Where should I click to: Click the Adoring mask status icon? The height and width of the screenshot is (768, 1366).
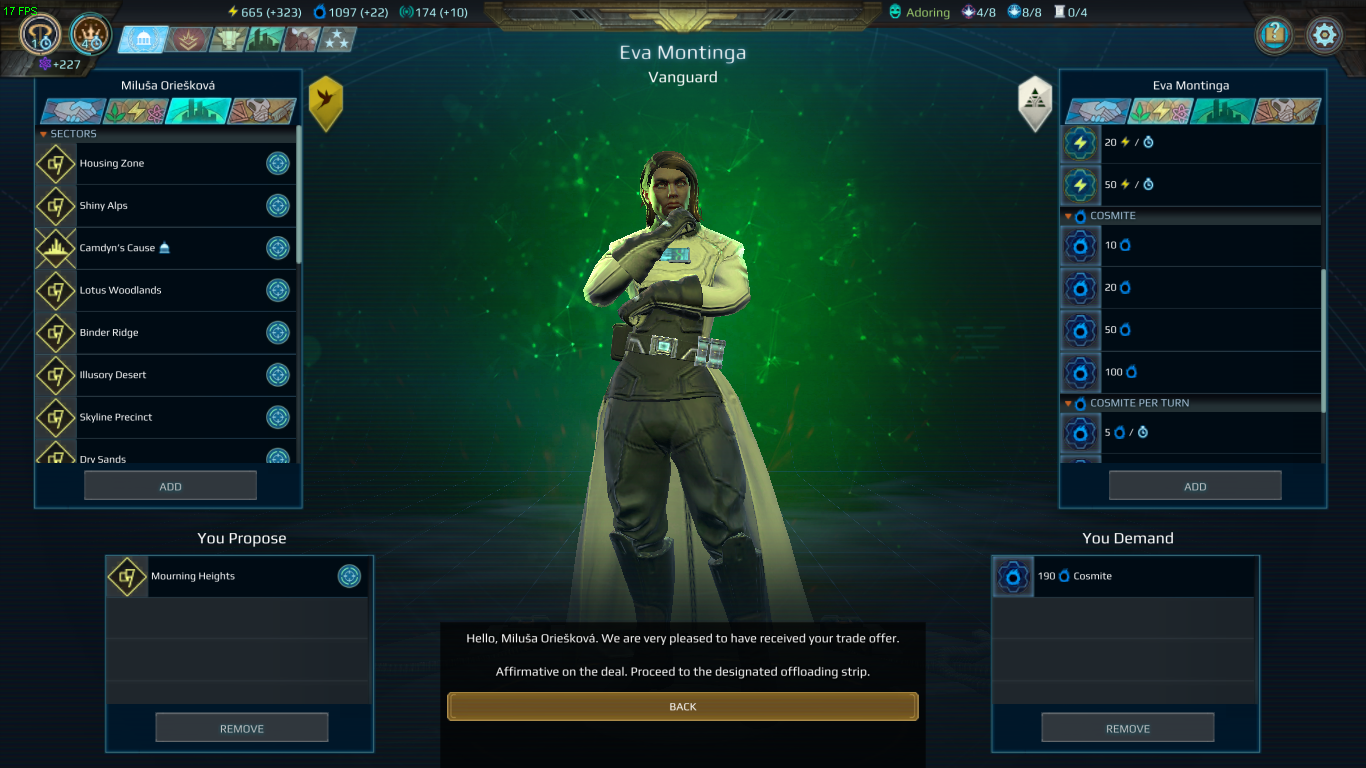[x=893, y=12]
